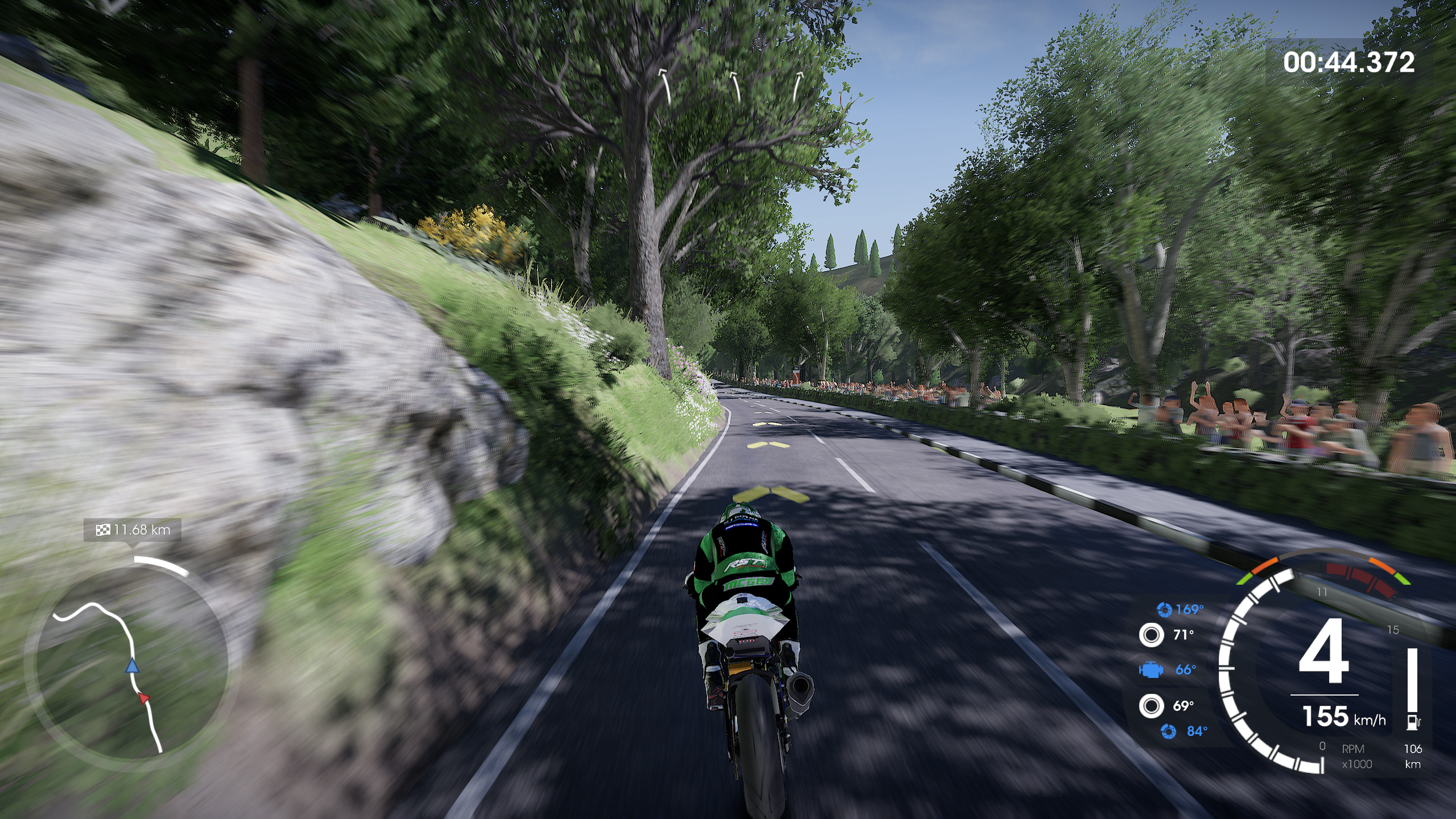
Task: Select the red rival arrow on minimap
Action: point(144,698)
